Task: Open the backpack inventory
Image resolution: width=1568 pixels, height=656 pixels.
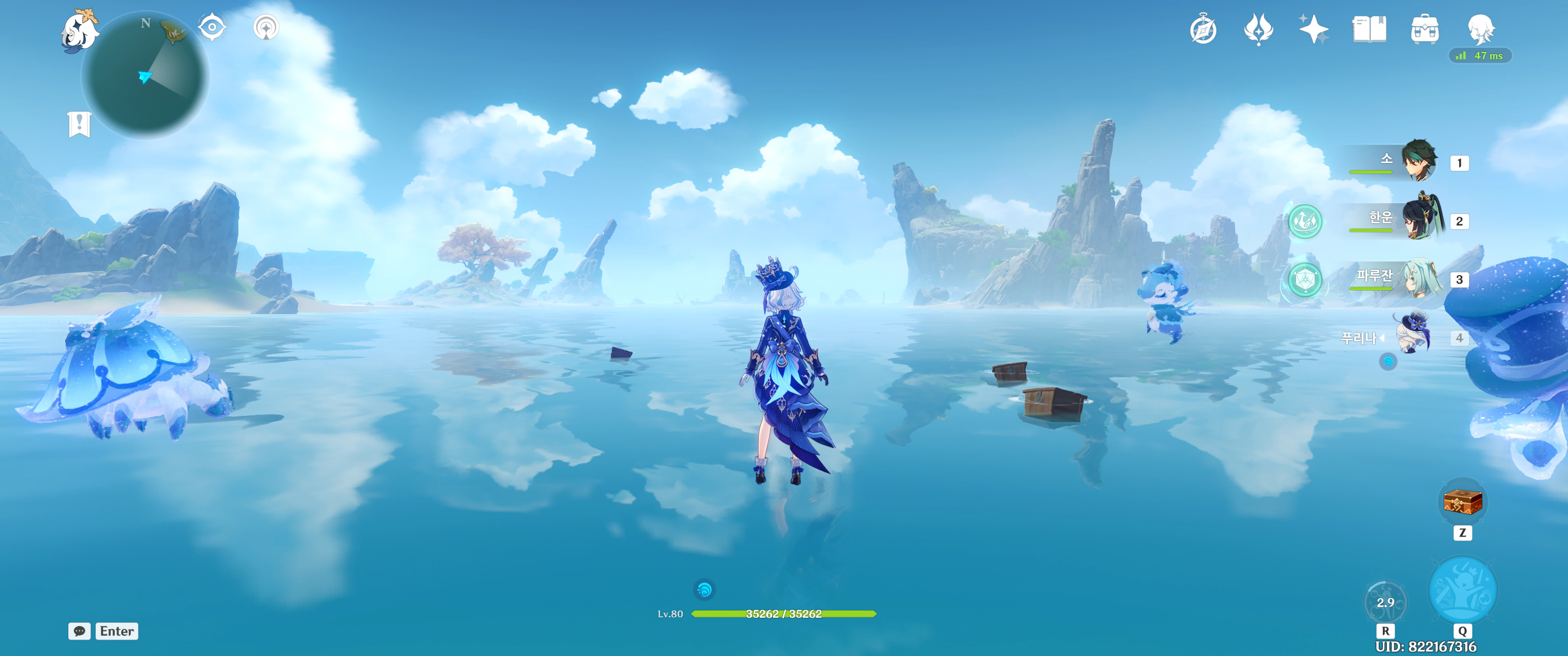Action: [1424, 29]
